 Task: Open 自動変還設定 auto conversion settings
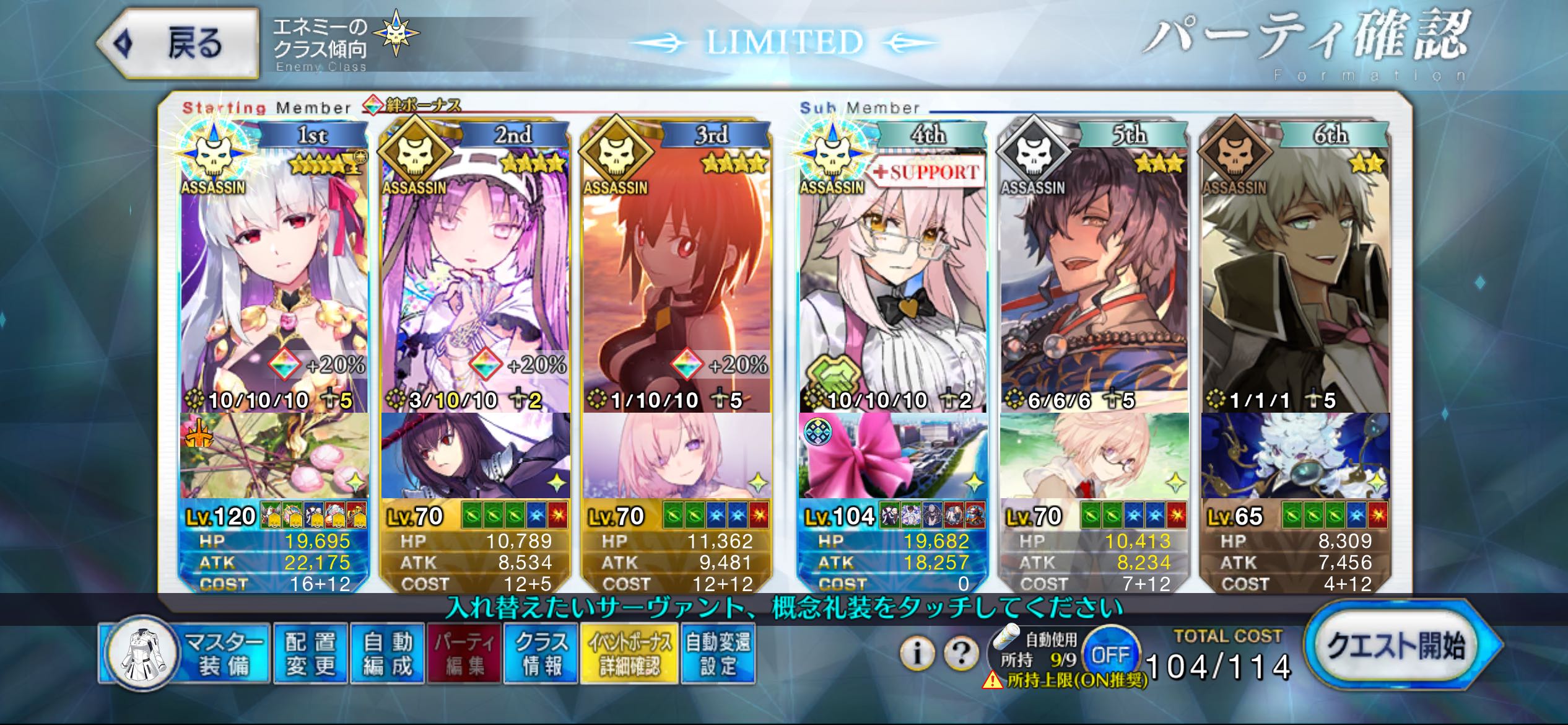pos(718,654)
